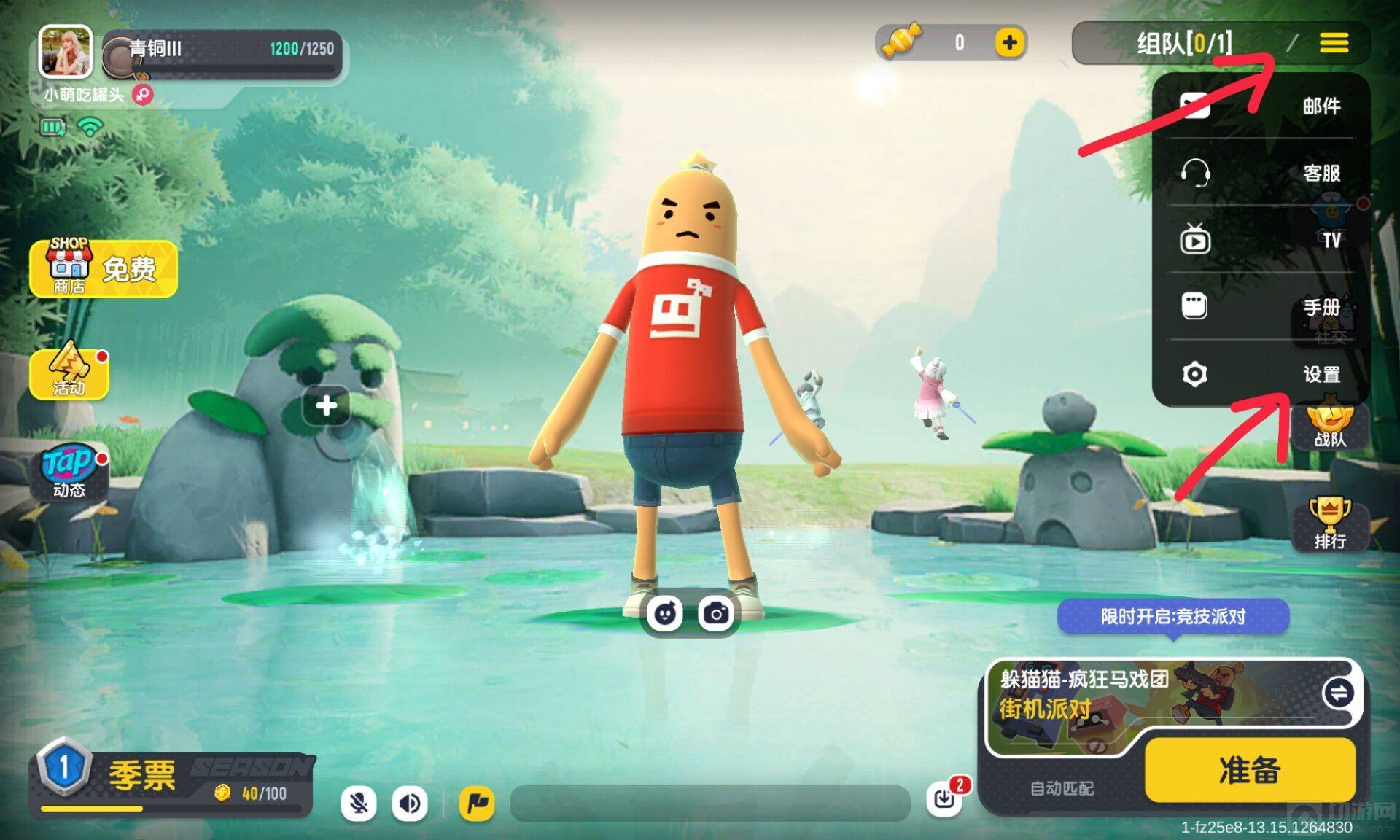Open the 手册 handbook entry
The width and height of the screenshot is (1400, 840).
tap(1260, 307)
